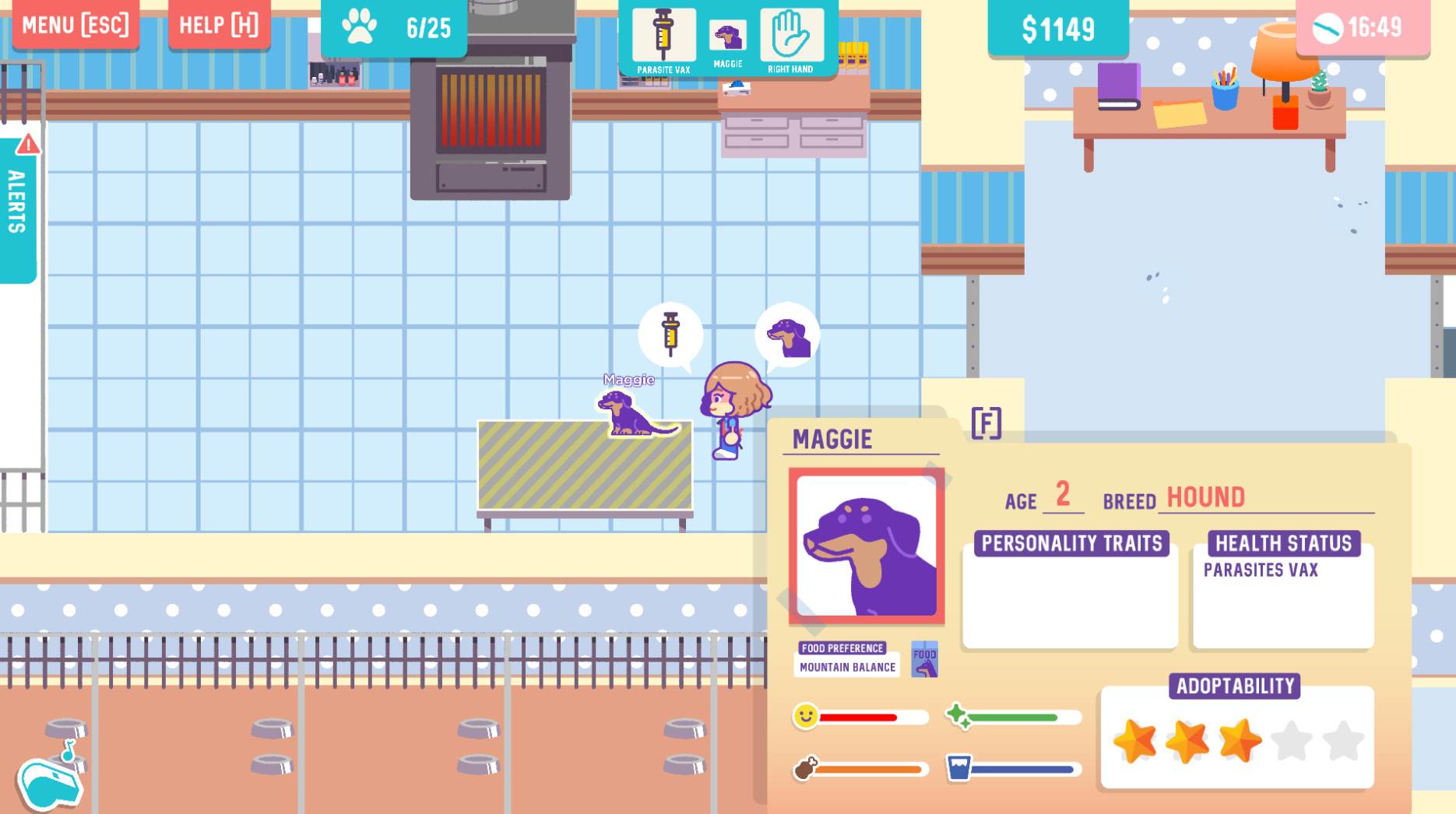The width and height of the screenshot is (1456, 814).
Task: Open the Menu with ESC label
Action: (x=76, y=25)
